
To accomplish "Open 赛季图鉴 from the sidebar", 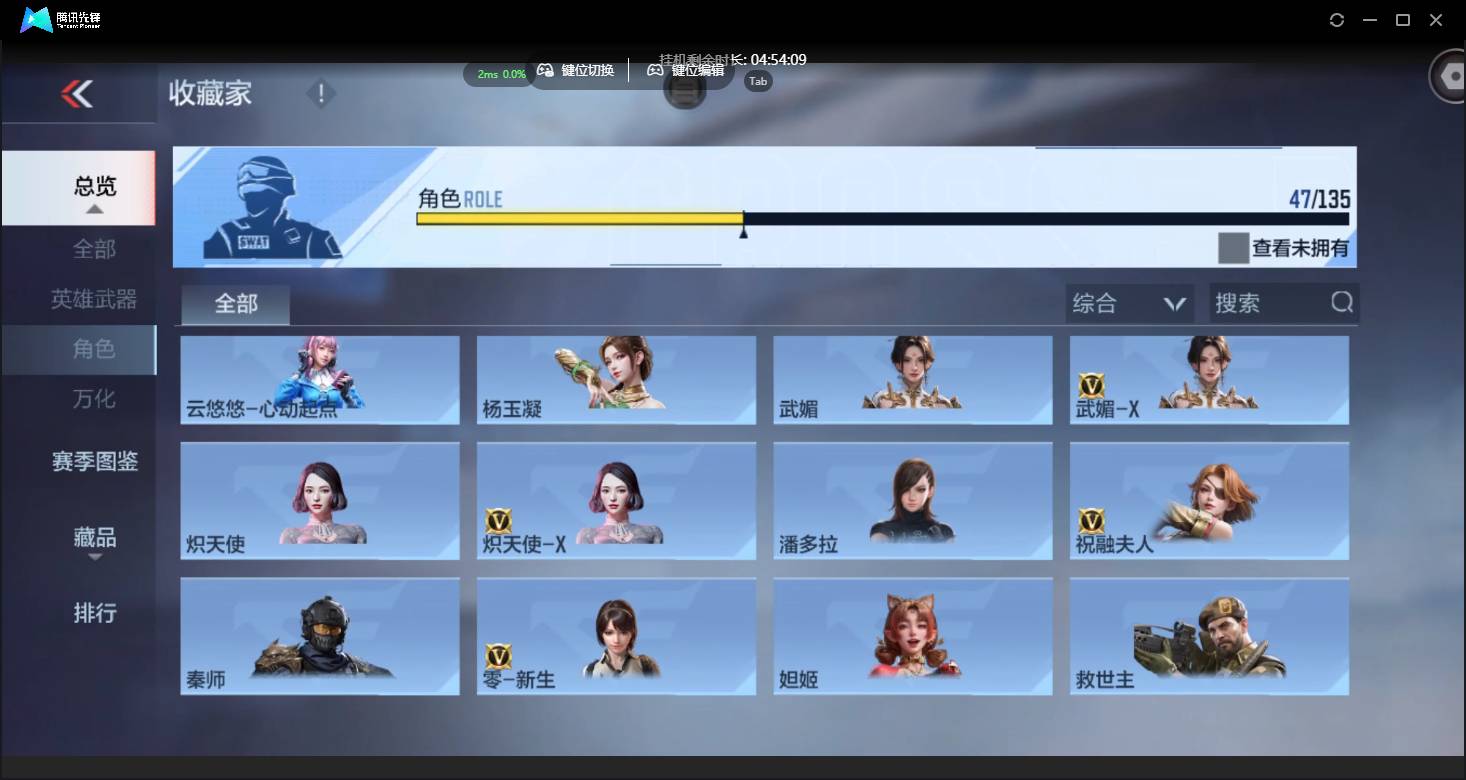I will (95, 462).
